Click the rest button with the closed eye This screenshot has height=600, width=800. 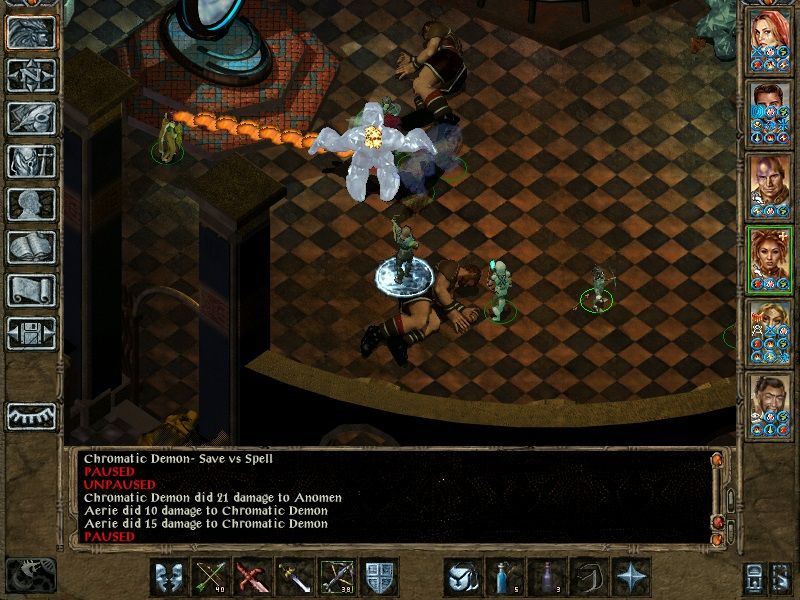[x=30, y=415]
